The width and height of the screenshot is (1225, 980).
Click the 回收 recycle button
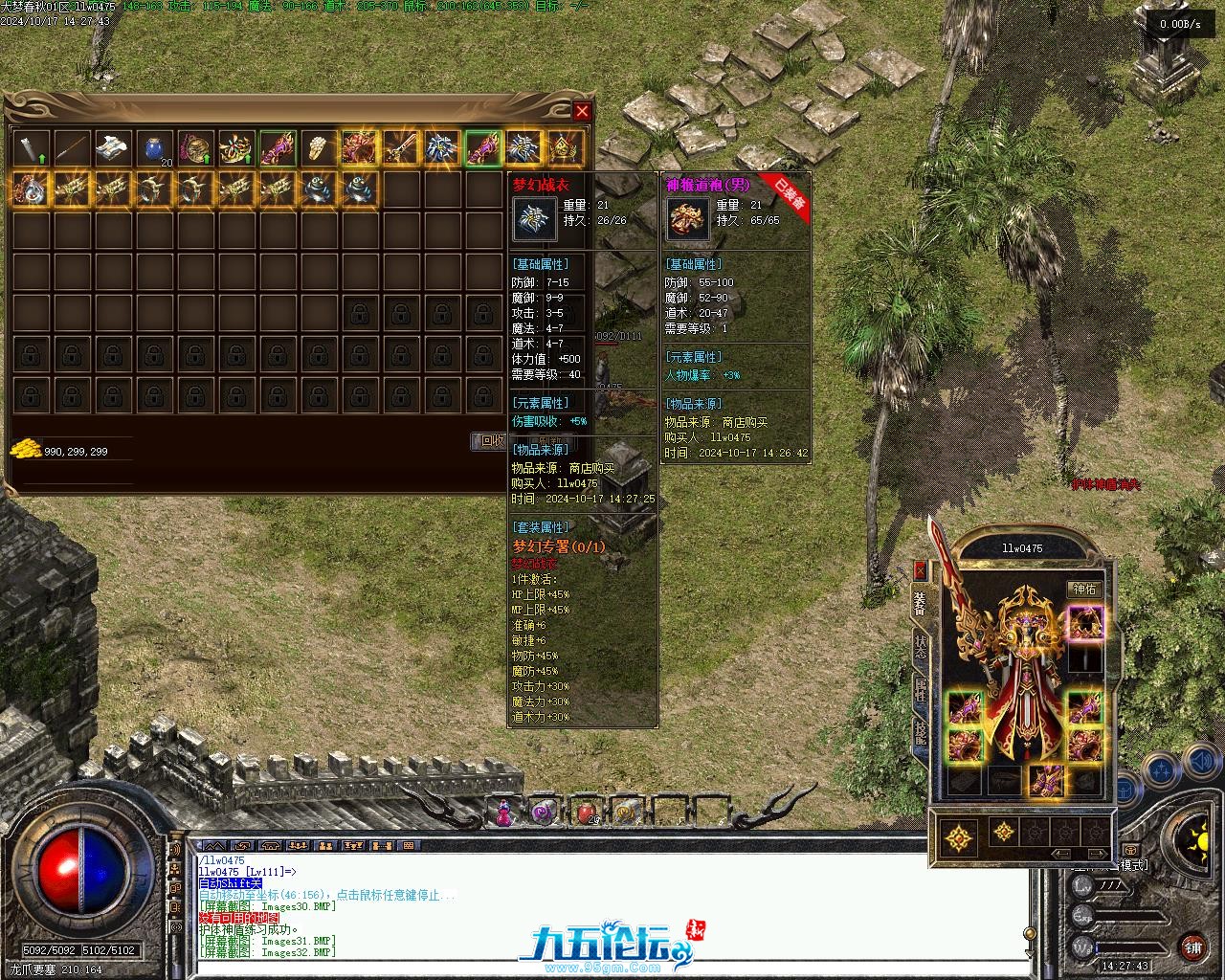click(491, 440)
